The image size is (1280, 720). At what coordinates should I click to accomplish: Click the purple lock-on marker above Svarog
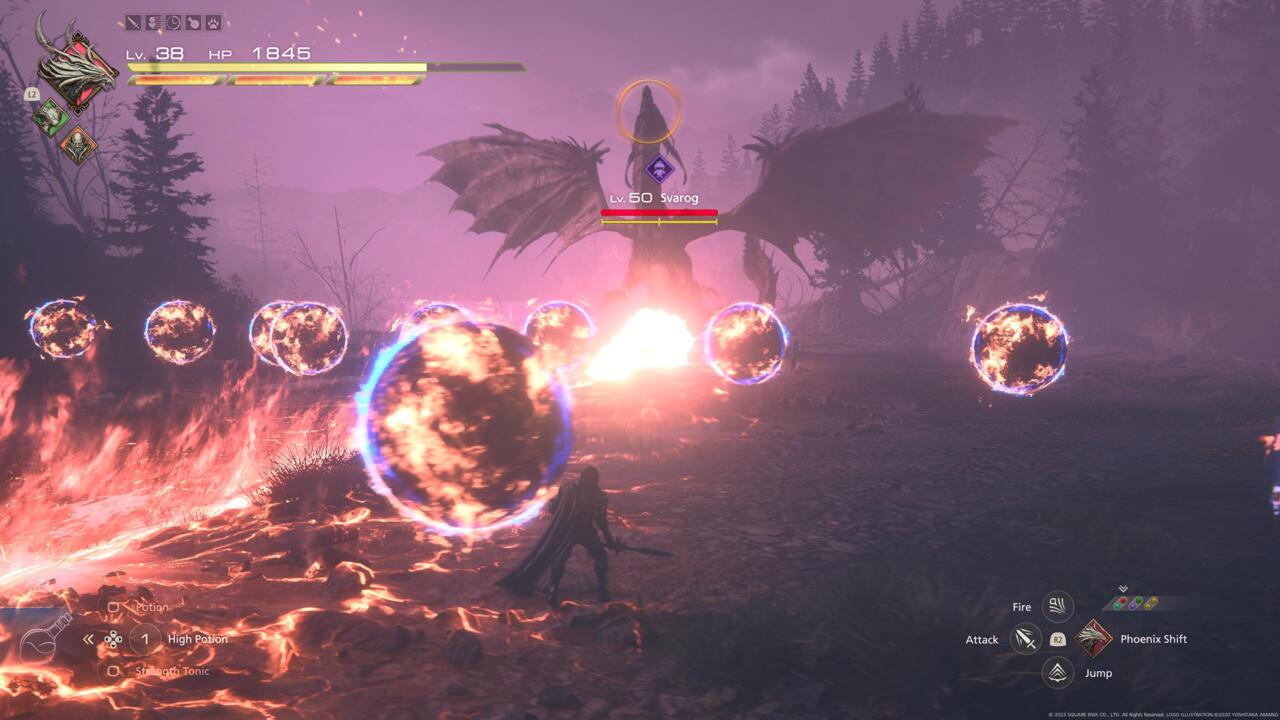pyautogui.click(x=658, y=169)
